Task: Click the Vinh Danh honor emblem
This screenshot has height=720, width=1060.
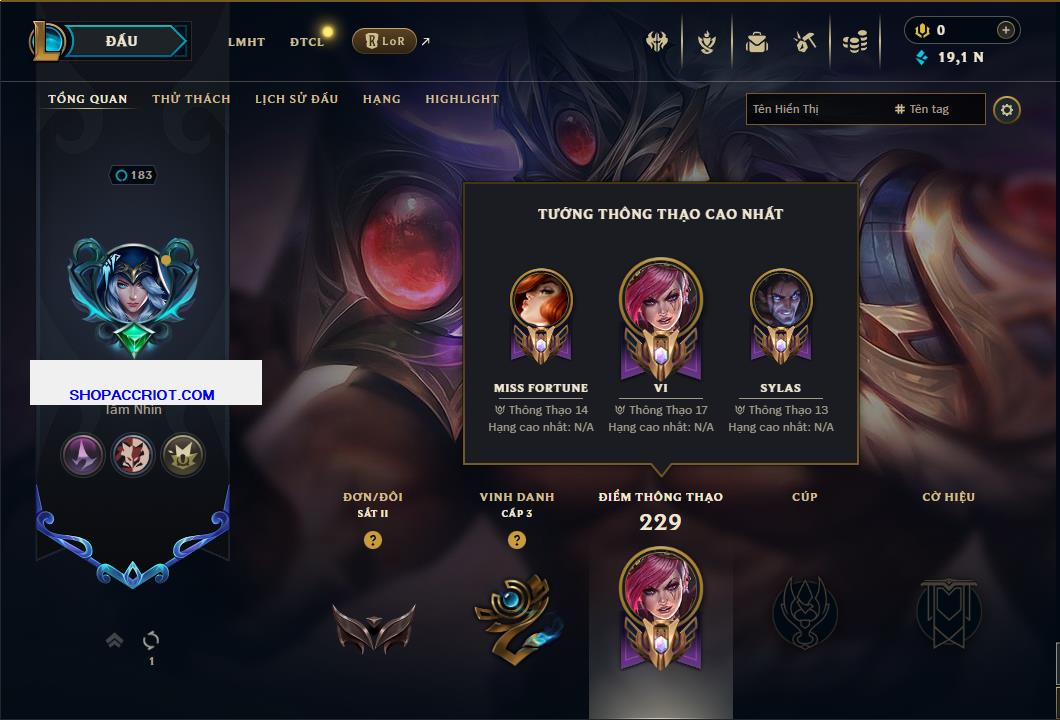Action: click(517, 614)
